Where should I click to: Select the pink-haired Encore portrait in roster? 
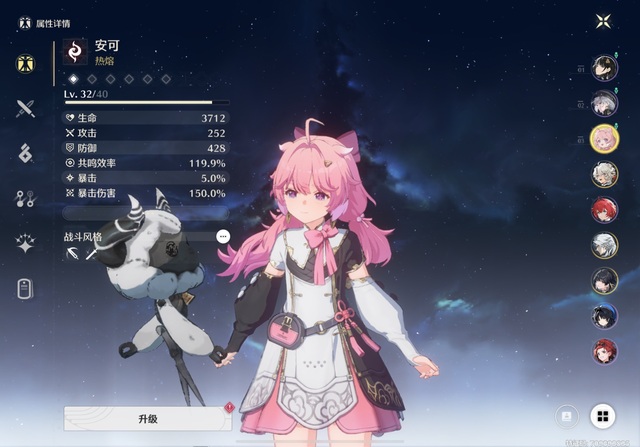pyautogui.click(x=603, y=138)
